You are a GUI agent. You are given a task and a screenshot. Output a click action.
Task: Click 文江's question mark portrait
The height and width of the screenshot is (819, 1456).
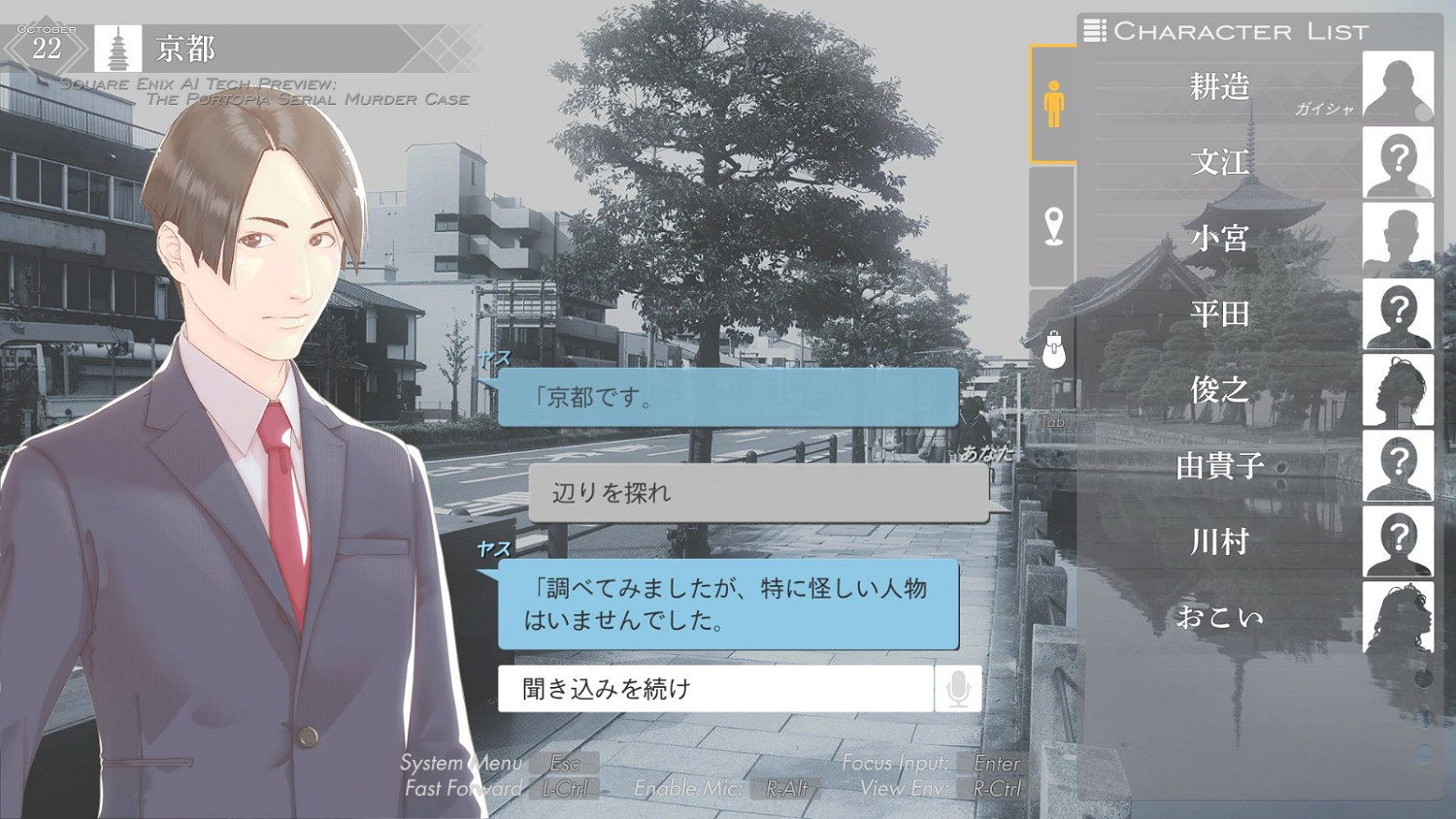(x=1398, y=162)
